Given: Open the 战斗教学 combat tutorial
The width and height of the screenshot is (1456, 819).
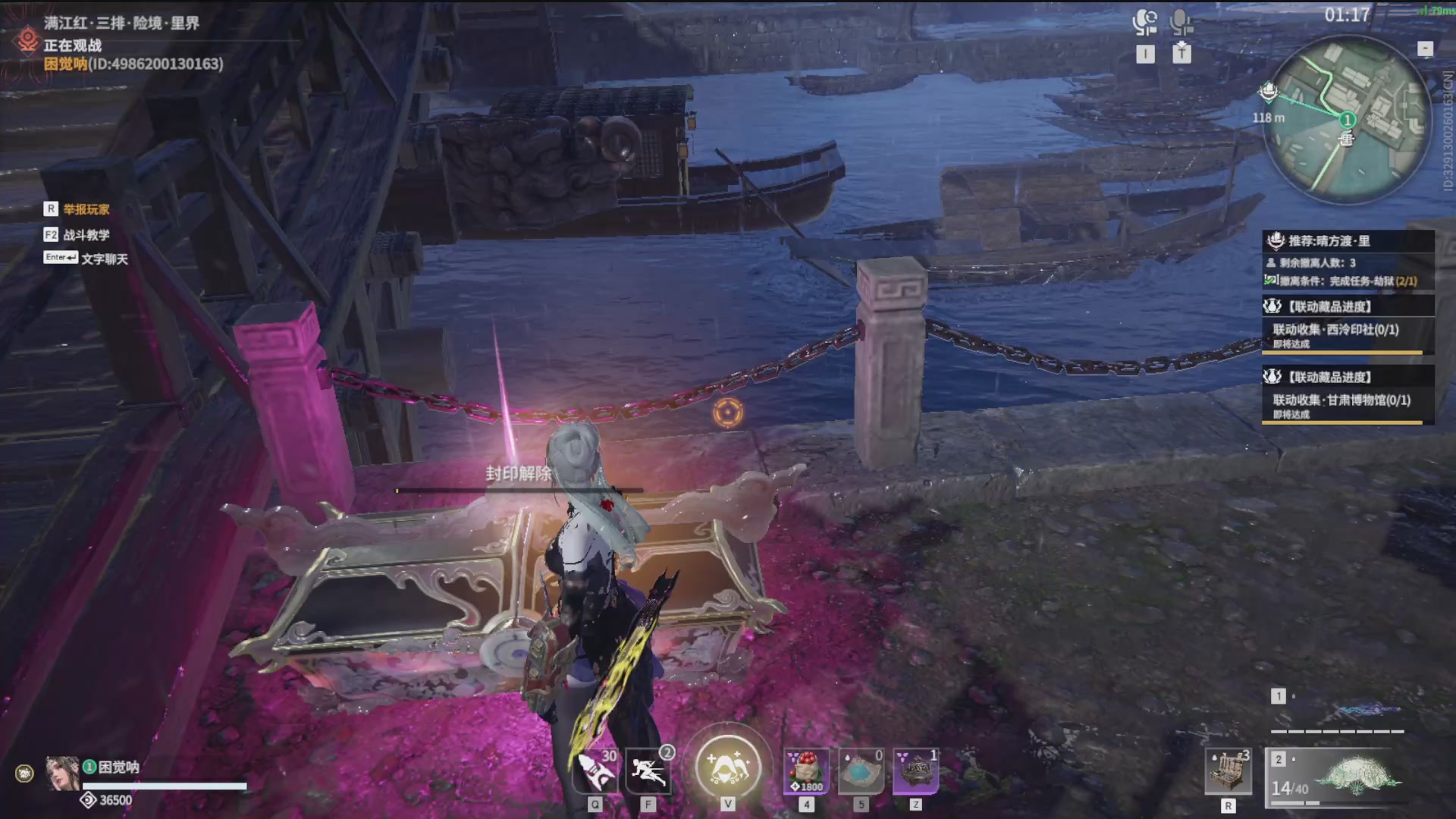Looking at the screenshot, I should click(86, 235).
